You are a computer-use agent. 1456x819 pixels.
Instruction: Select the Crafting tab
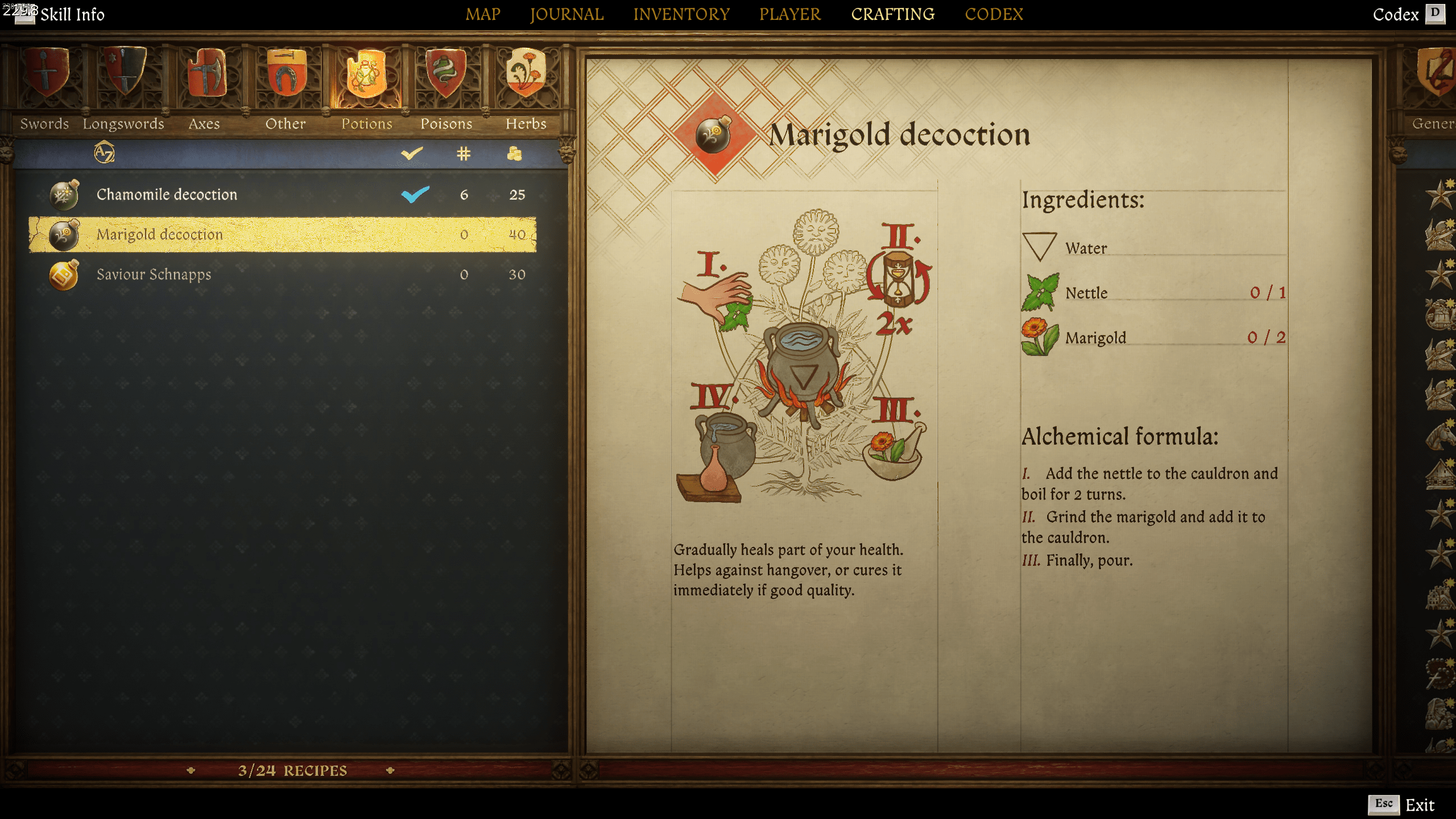pyautogui.click(x=892, y=14)
